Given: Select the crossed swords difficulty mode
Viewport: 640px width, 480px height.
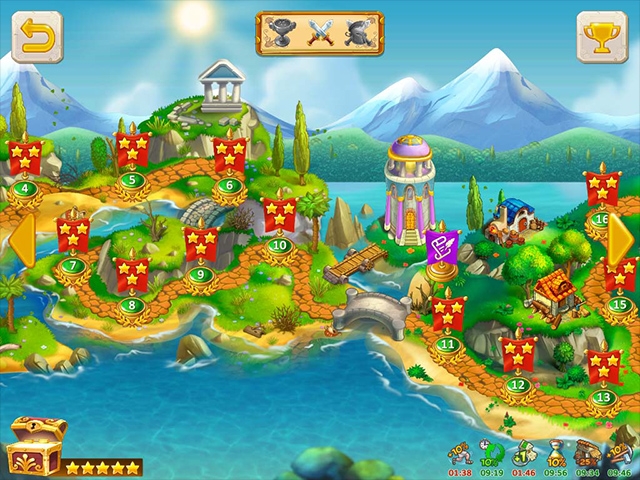Looking at the screenshot, I should (x=319, y=33).
